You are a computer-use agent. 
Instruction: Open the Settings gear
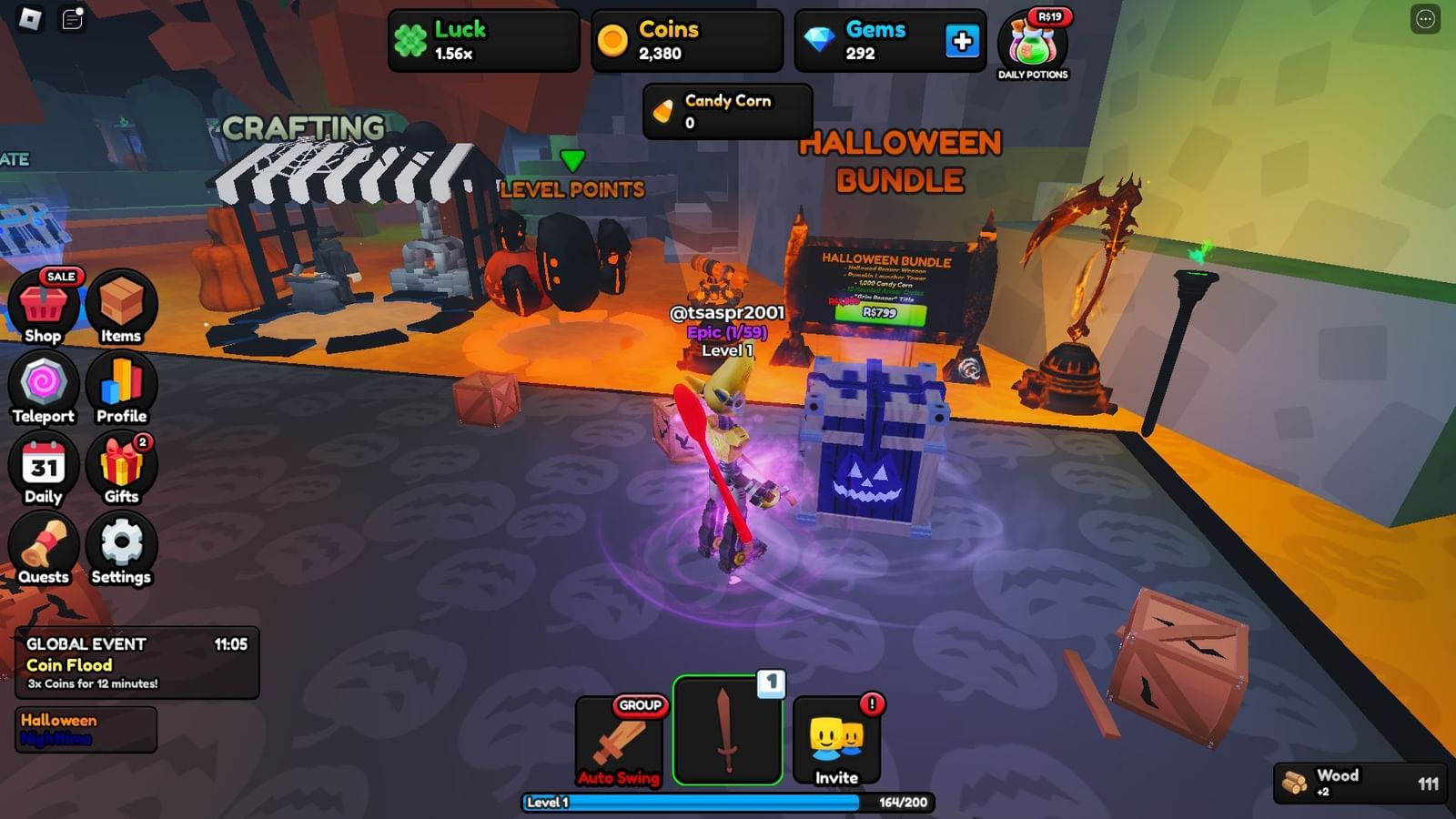point(121,547)
